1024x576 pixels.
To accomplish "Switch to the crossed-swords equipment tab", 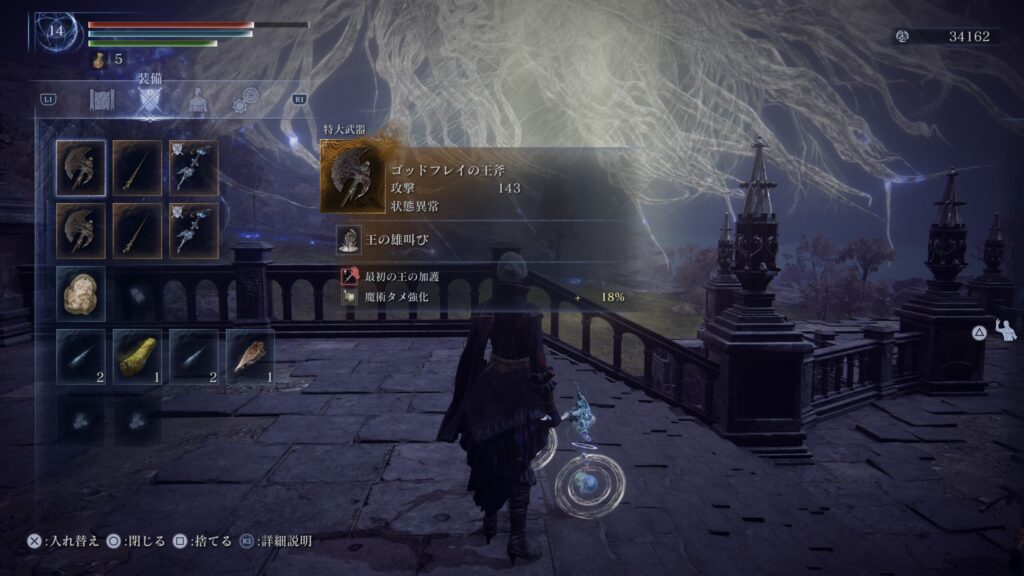I will (x=149, y=100).
